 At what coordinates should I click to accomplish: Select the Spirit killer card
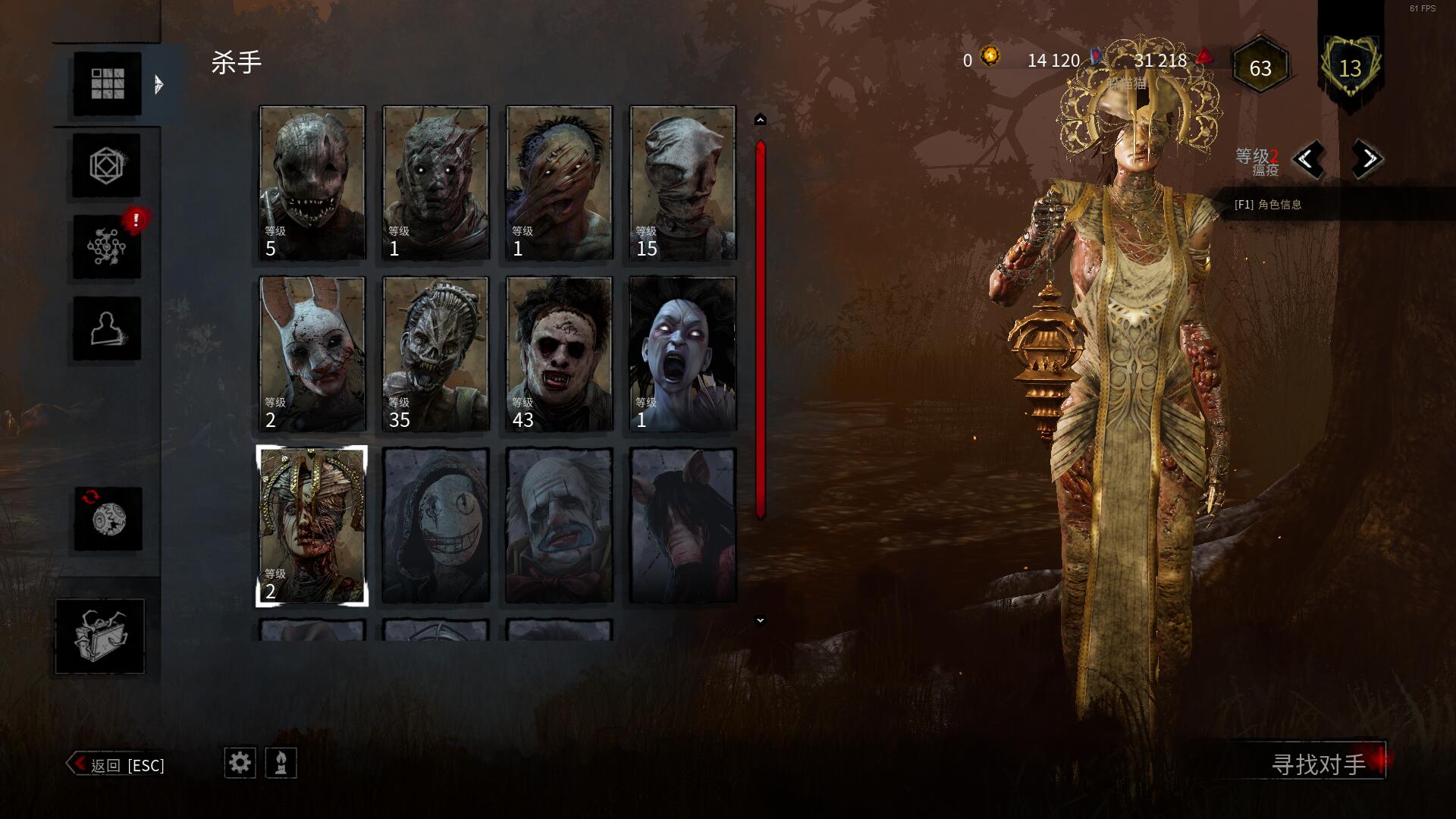682,354
